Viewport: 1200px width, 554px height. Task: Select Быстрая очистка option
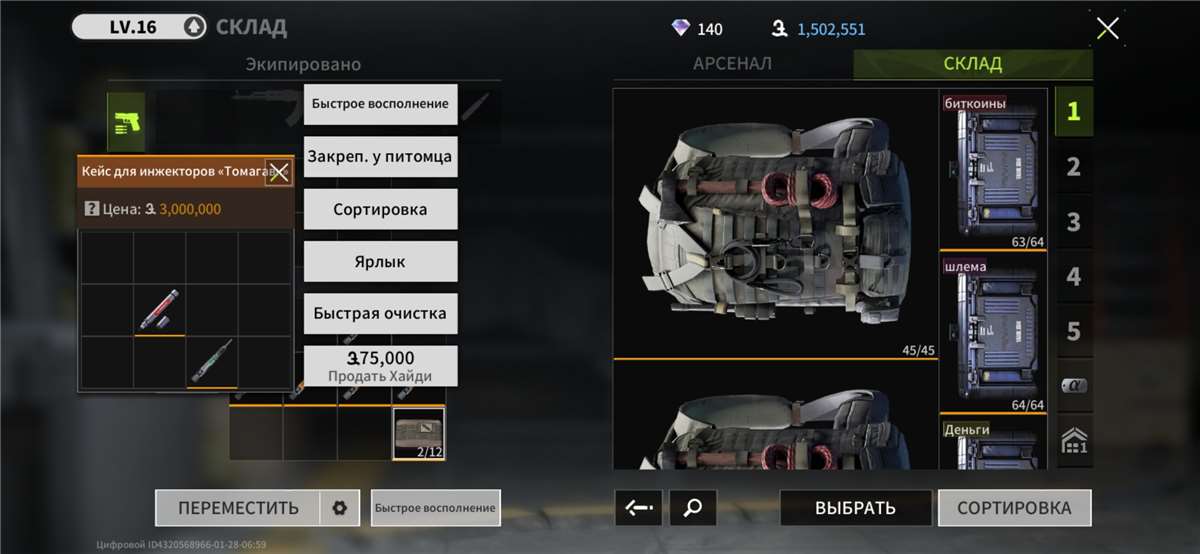click(x=380, y=313)
